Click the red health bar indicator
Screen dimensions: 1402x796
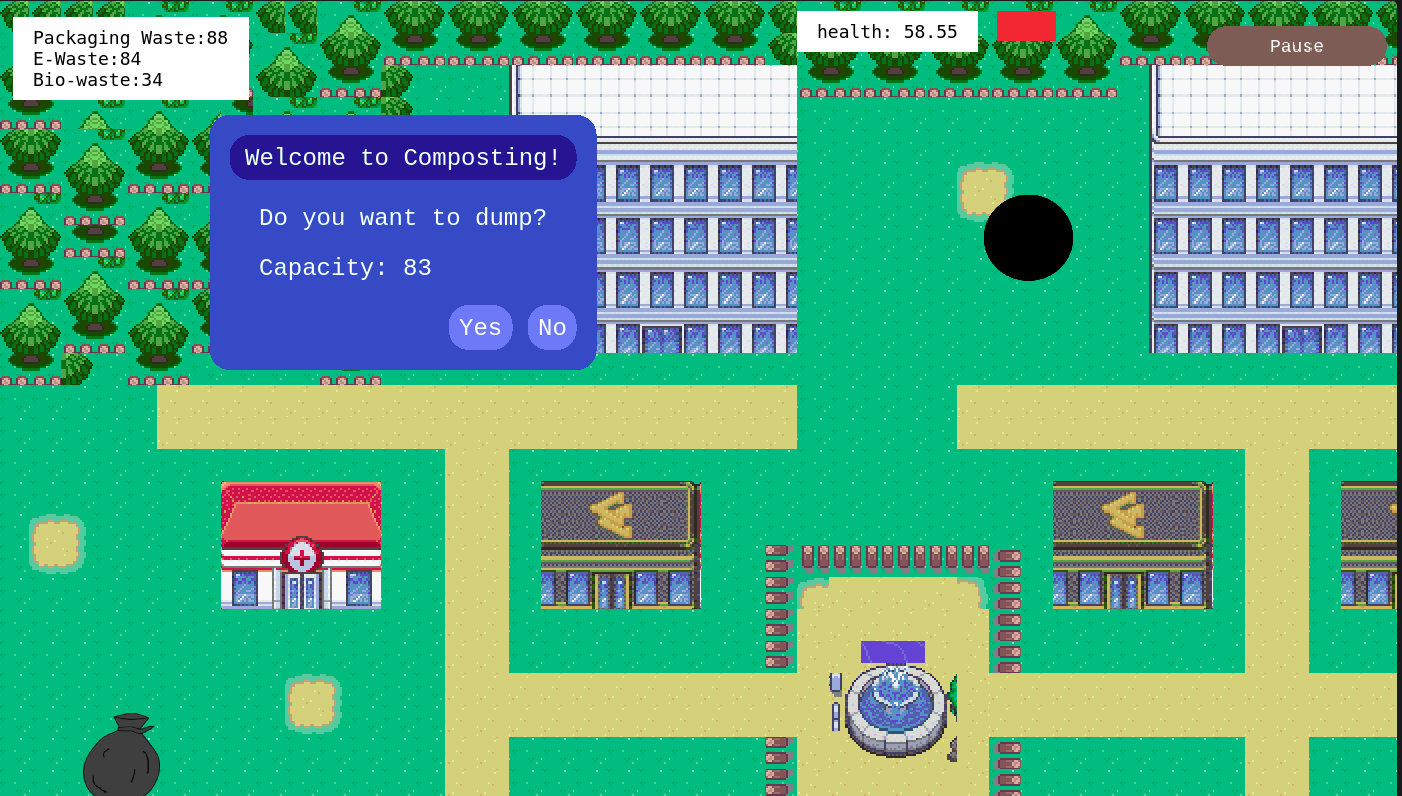(1025, 26)
